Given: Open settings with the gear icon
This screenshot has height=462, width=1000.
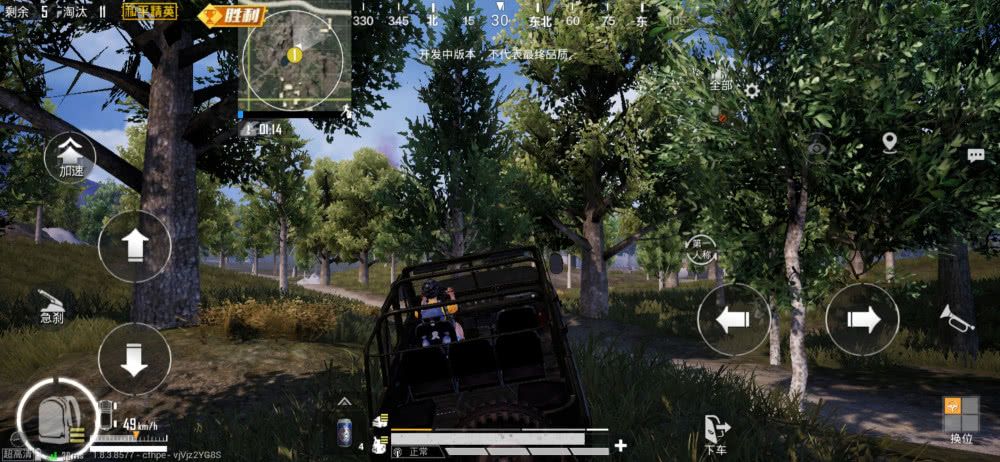Looking at the screenshot, I should click(x=751, y=91).
